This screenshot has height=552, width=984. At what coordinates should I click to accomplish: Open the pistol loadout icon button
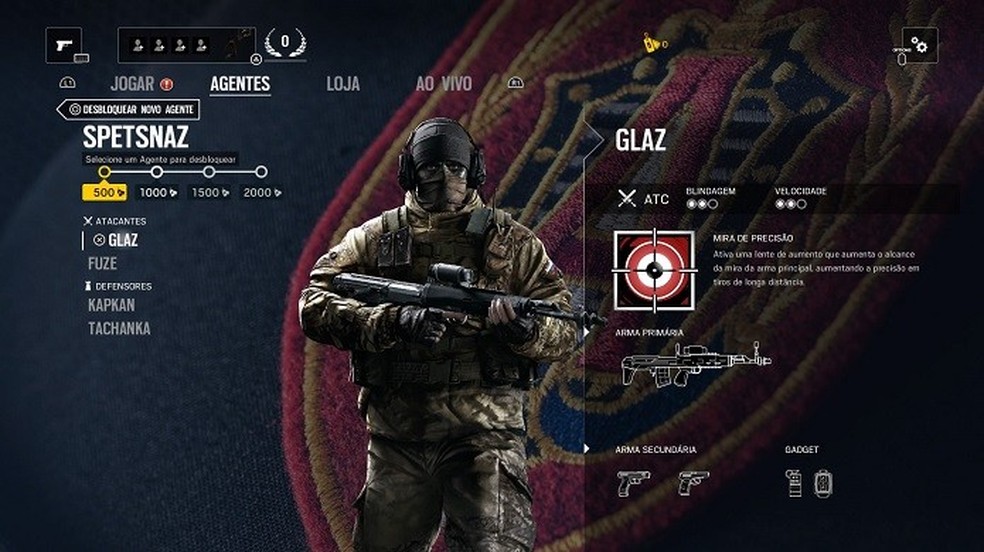click(64, 45)
